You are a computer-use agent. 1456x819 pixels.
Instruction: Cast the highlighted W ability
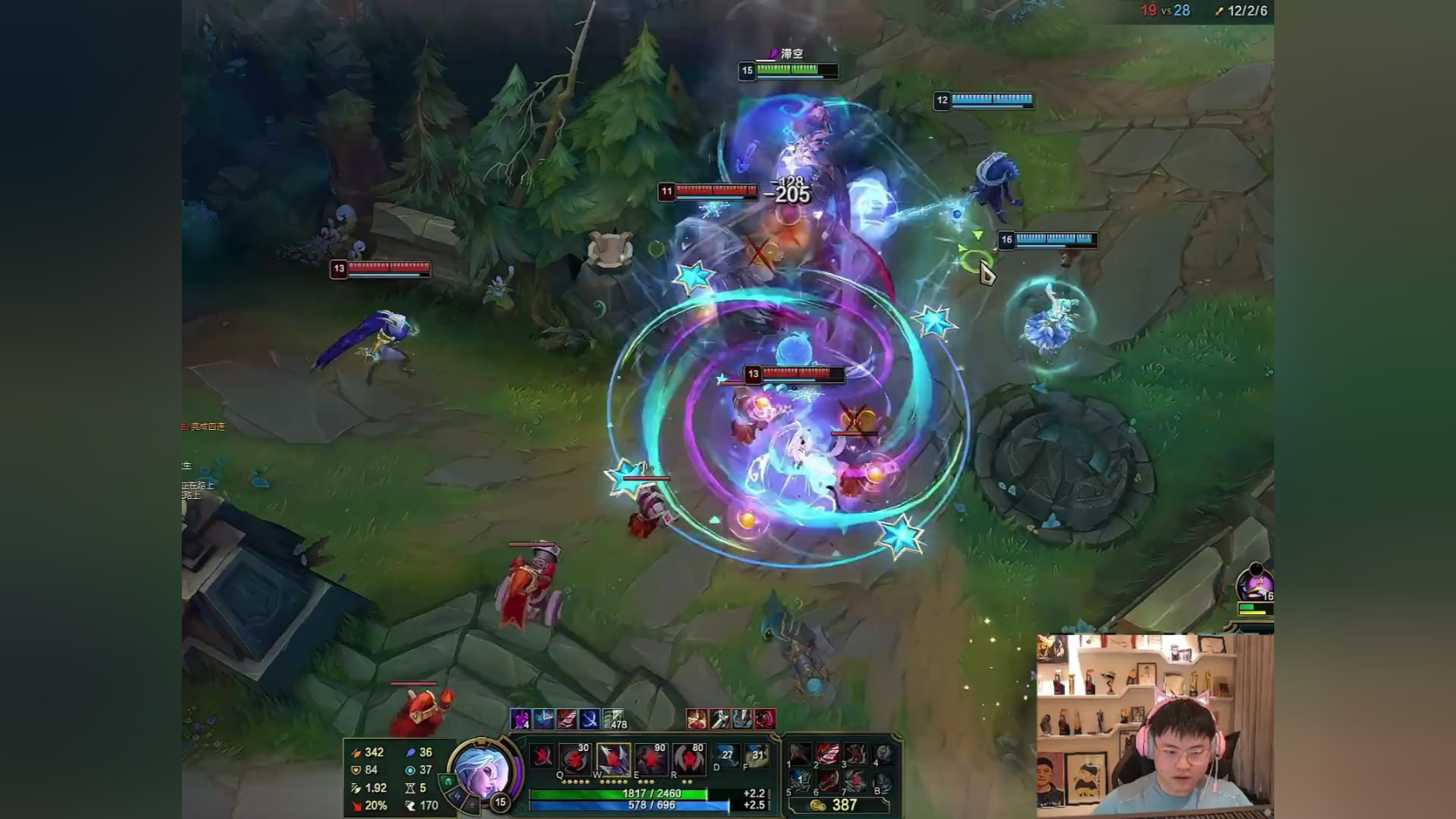(613, 758)
